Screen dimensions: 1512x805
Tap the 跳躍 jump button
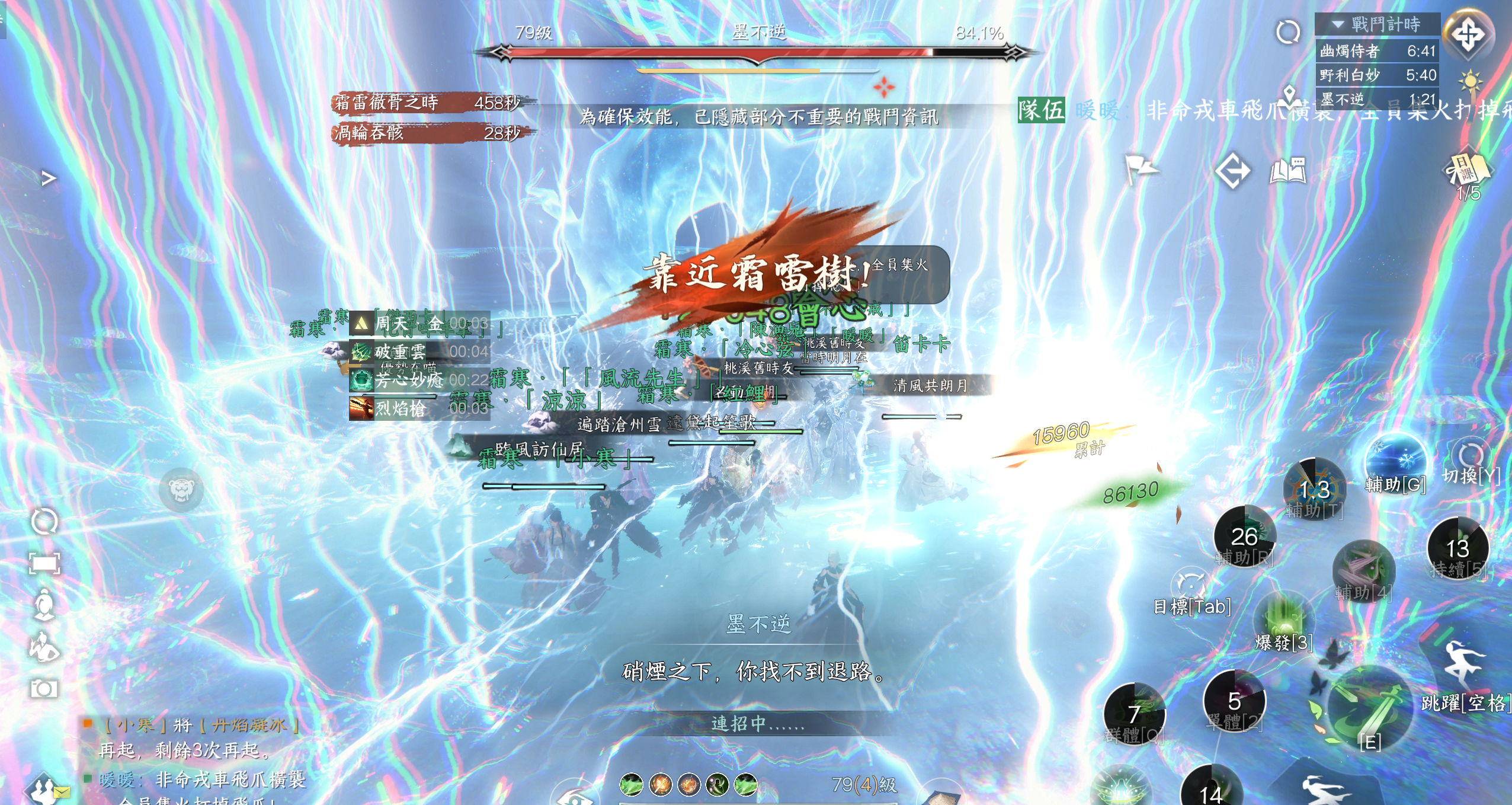coord(1465,669)
